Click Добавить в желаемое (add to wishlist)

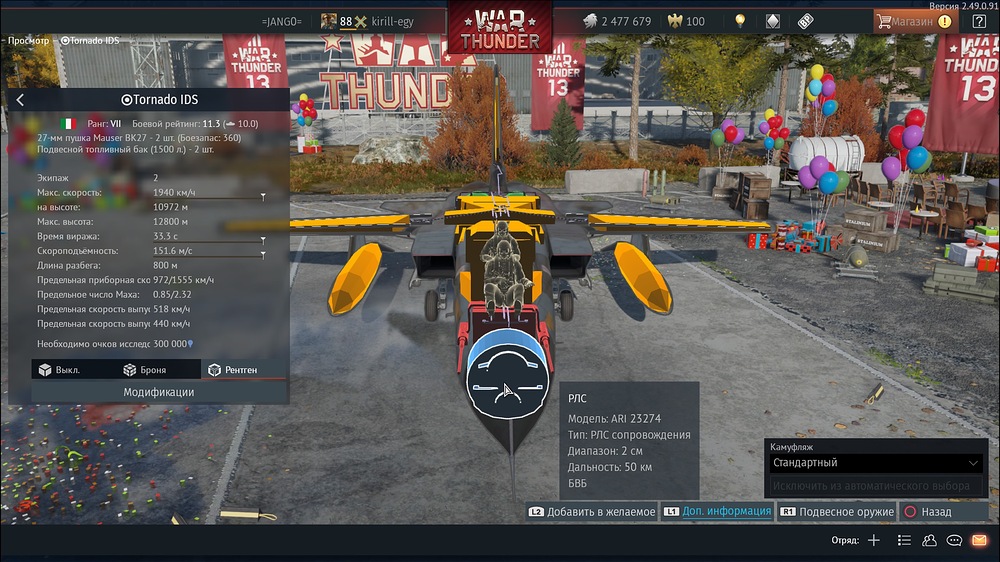pyautogui.click(x=592, y=511)
